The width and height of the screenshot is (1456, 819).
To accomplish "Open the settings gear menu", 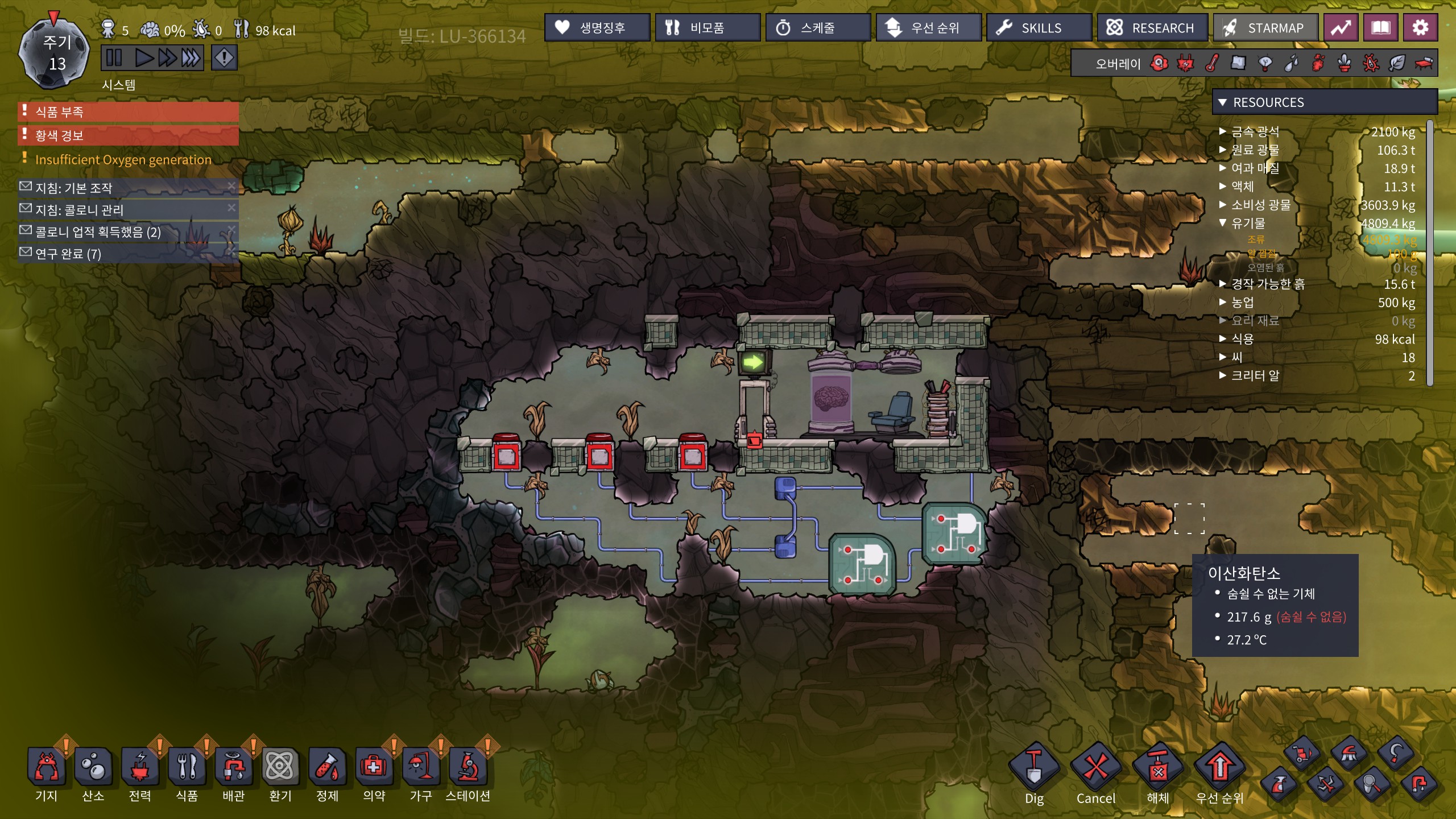I will tap(1420, 27).
